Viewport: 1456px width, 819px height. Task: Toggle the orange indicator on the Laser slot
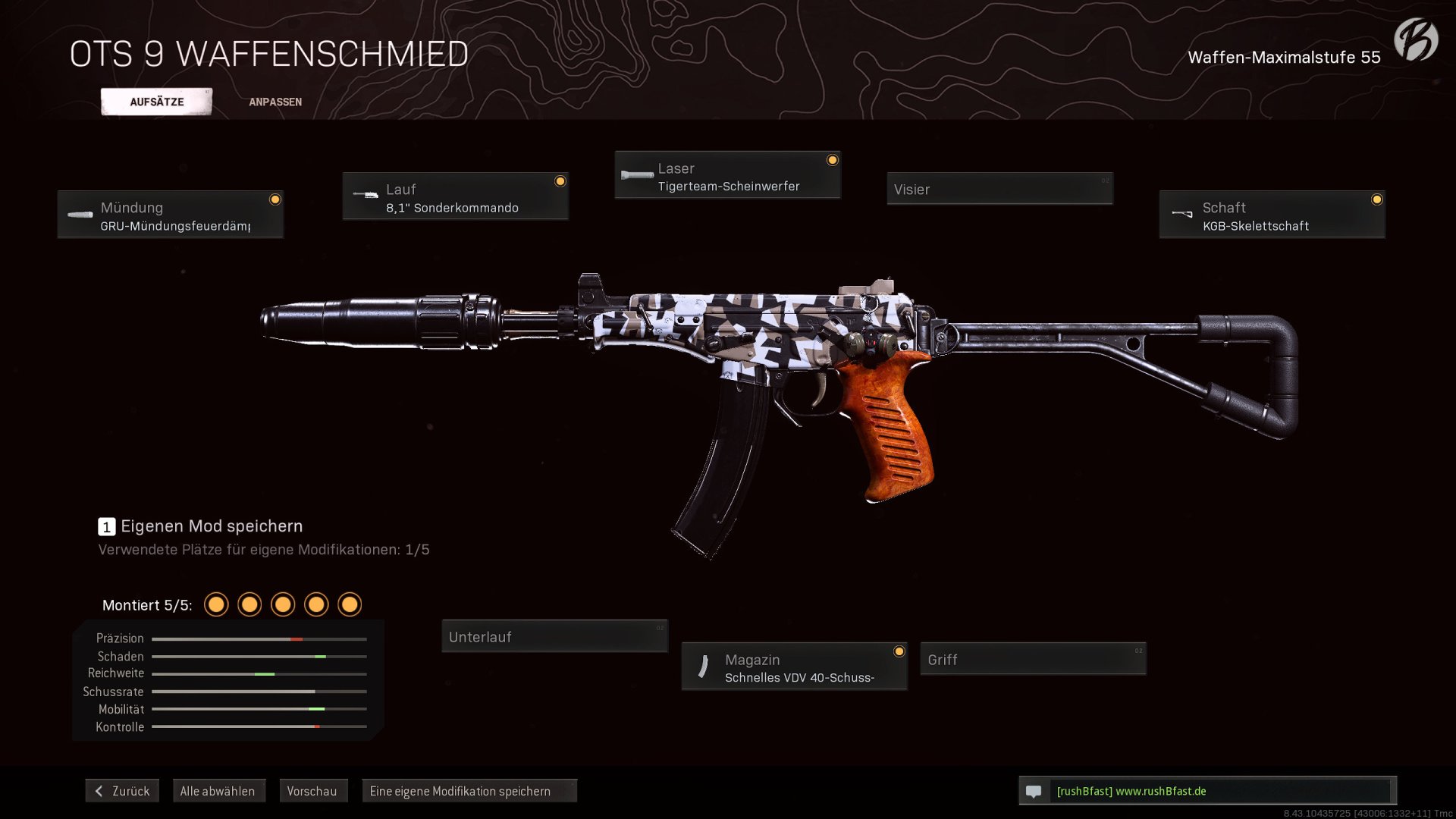coord(833,160)
